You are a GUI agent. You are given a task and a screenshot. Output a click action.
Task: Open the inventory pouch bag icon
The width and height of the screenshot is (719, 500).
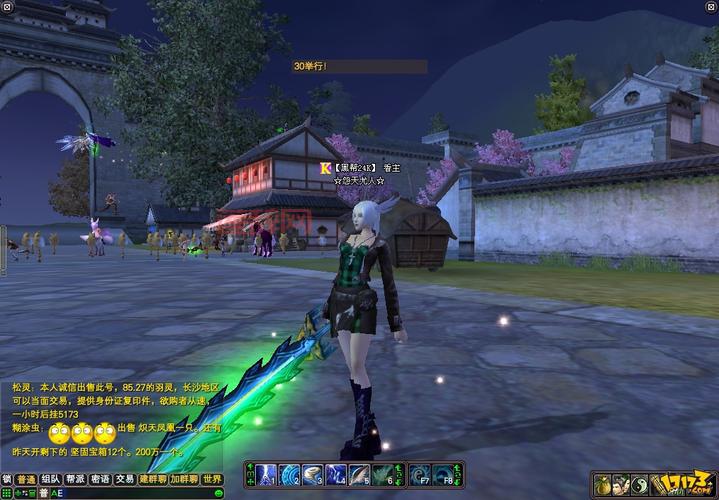pos(604,485)
